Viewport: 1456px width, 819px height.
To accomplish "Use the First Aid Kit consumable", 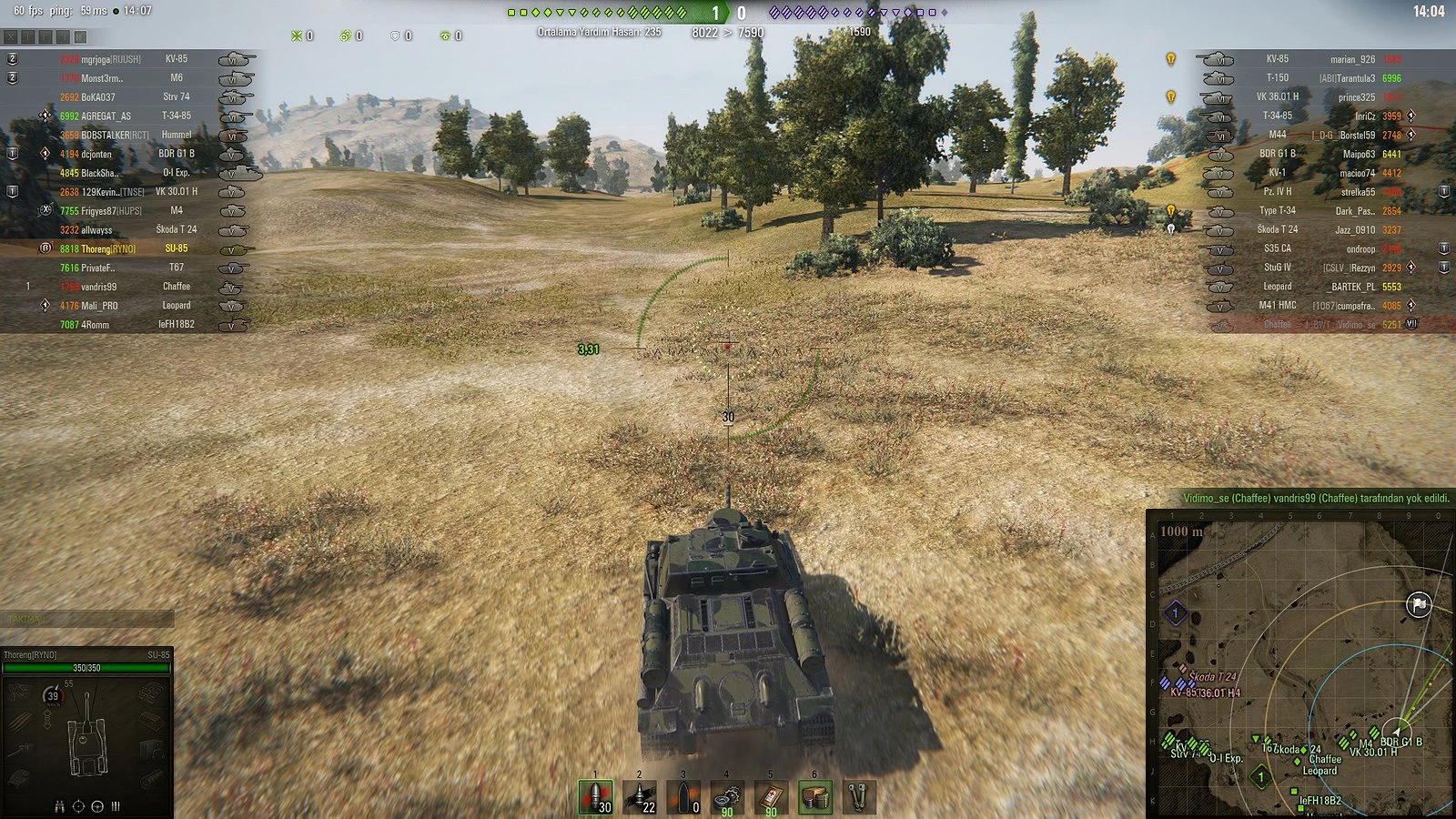I will pos(771,794).
